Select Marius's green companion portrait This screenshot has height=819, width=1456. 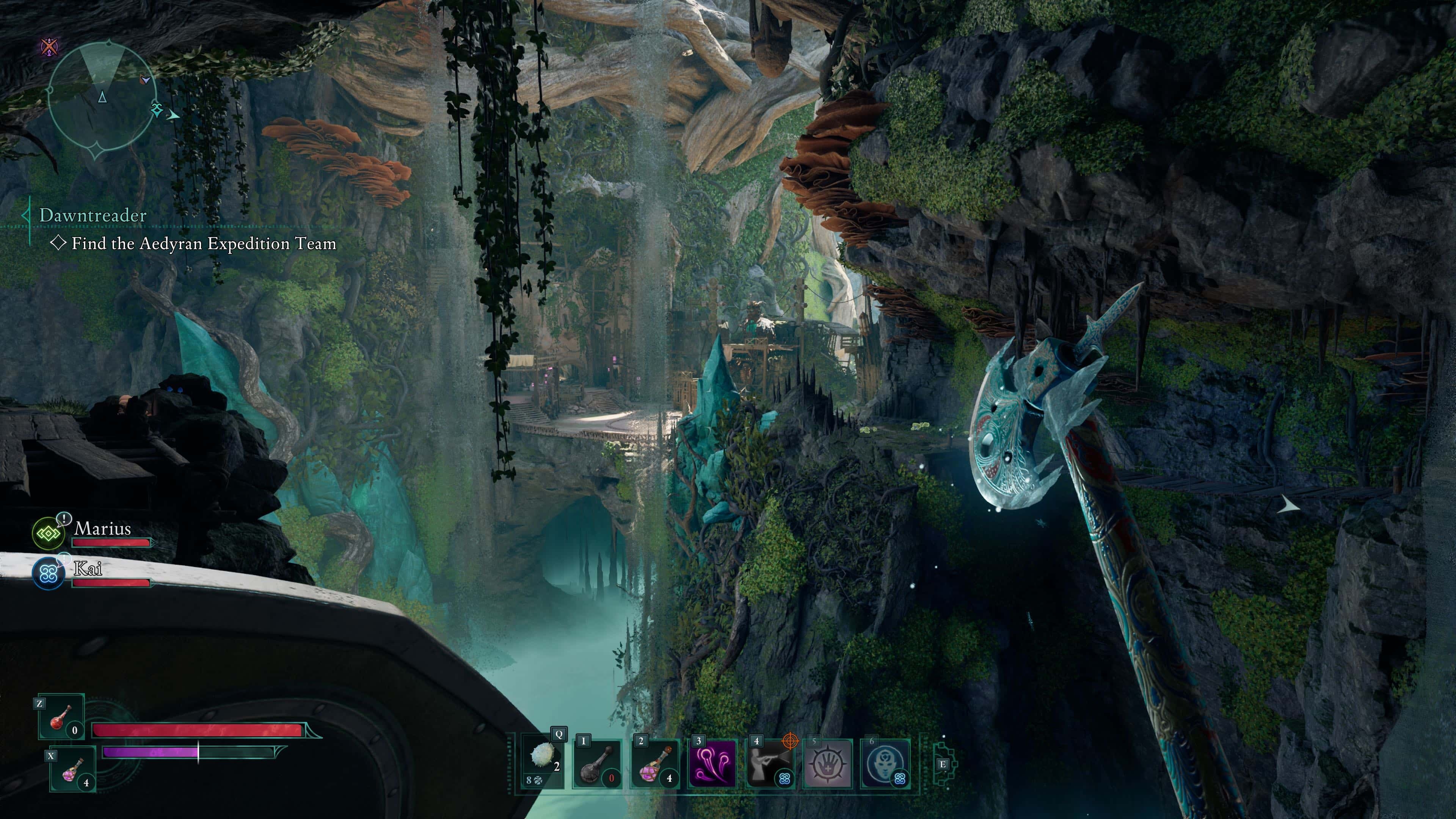(48, 533)
